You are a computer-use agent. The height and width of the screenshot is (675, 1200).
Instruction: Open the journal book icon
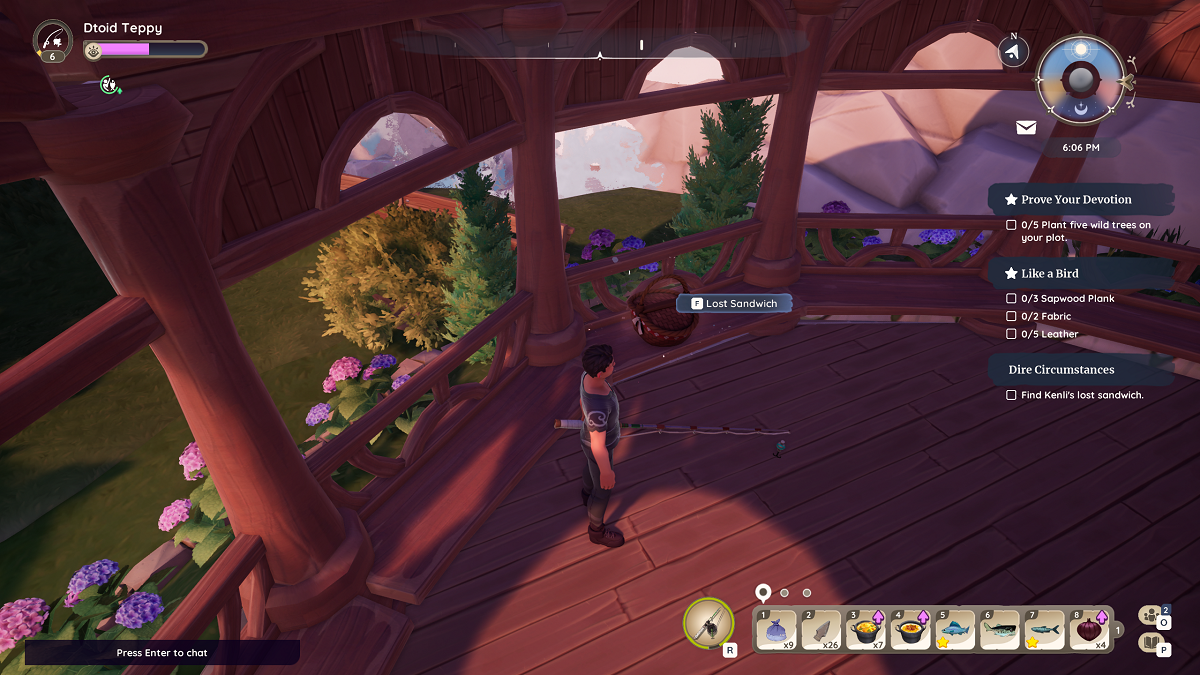click(x=1152, y=643)
